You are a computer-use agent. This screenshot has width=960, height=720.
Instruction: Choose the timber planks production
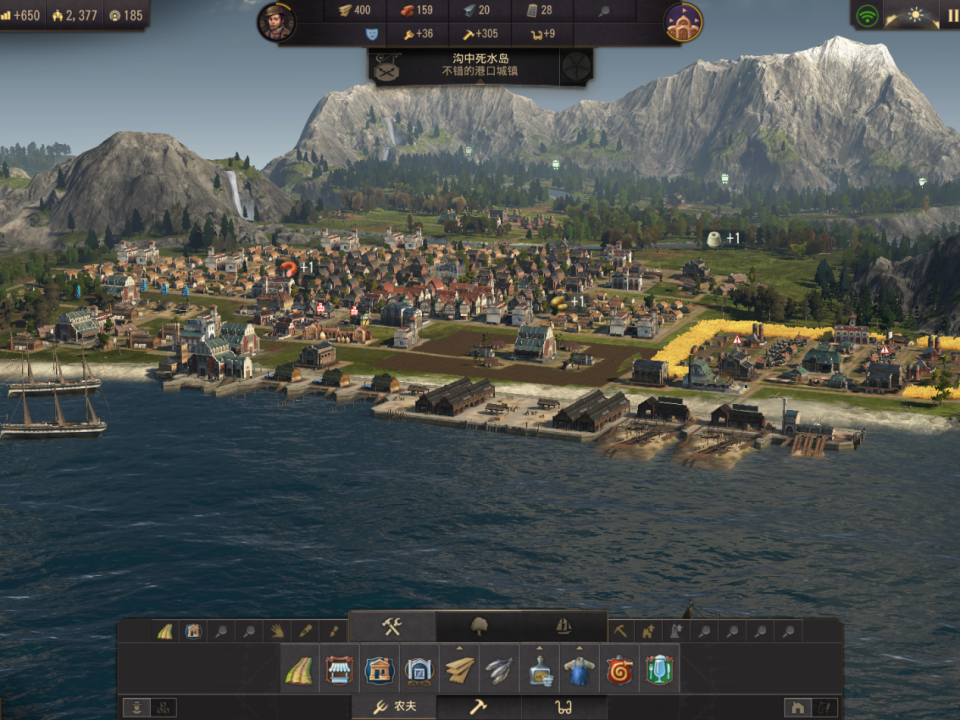(459, 669)
